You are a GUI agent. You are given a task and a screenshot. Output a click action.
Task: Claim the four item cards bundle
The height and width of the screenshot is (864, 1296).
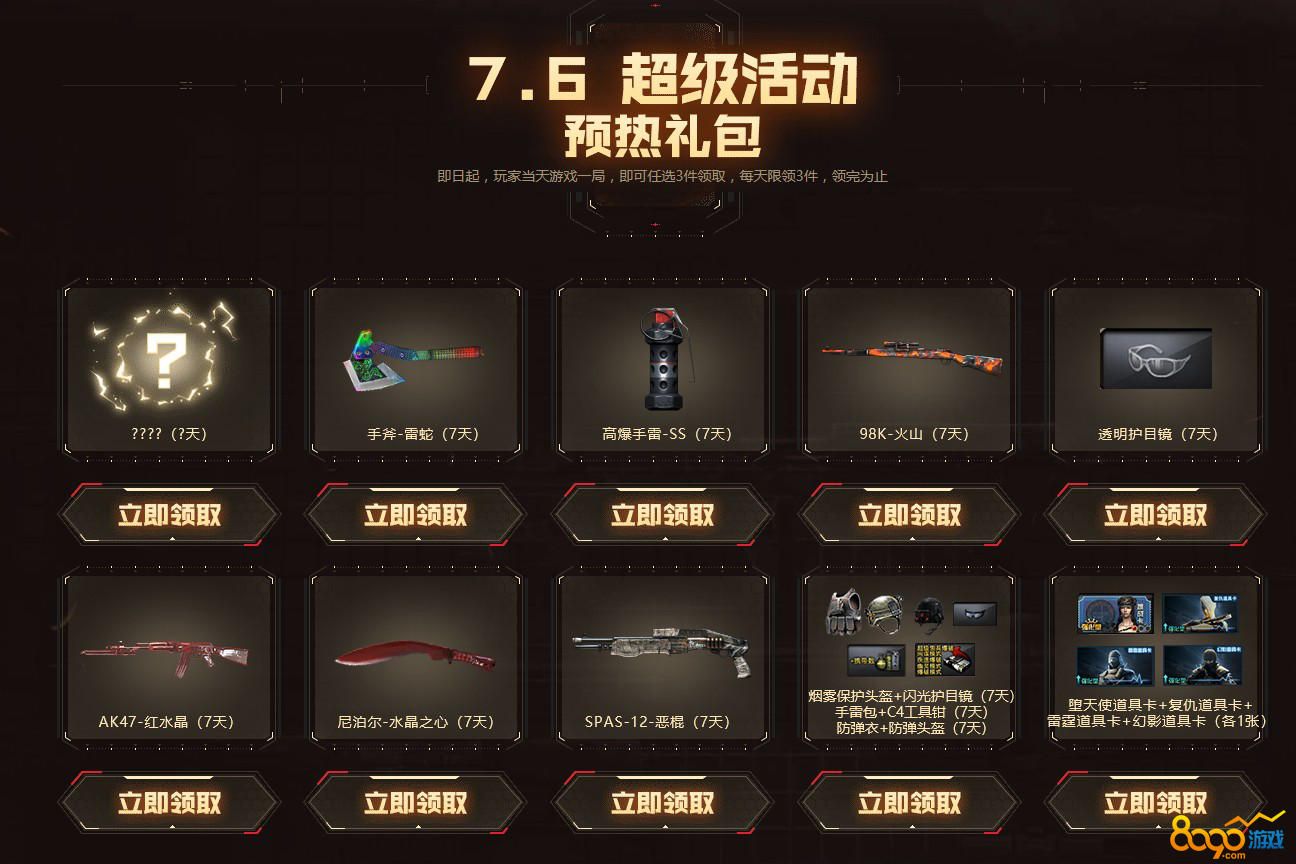pyautogui.click(x=1155, y=803)
